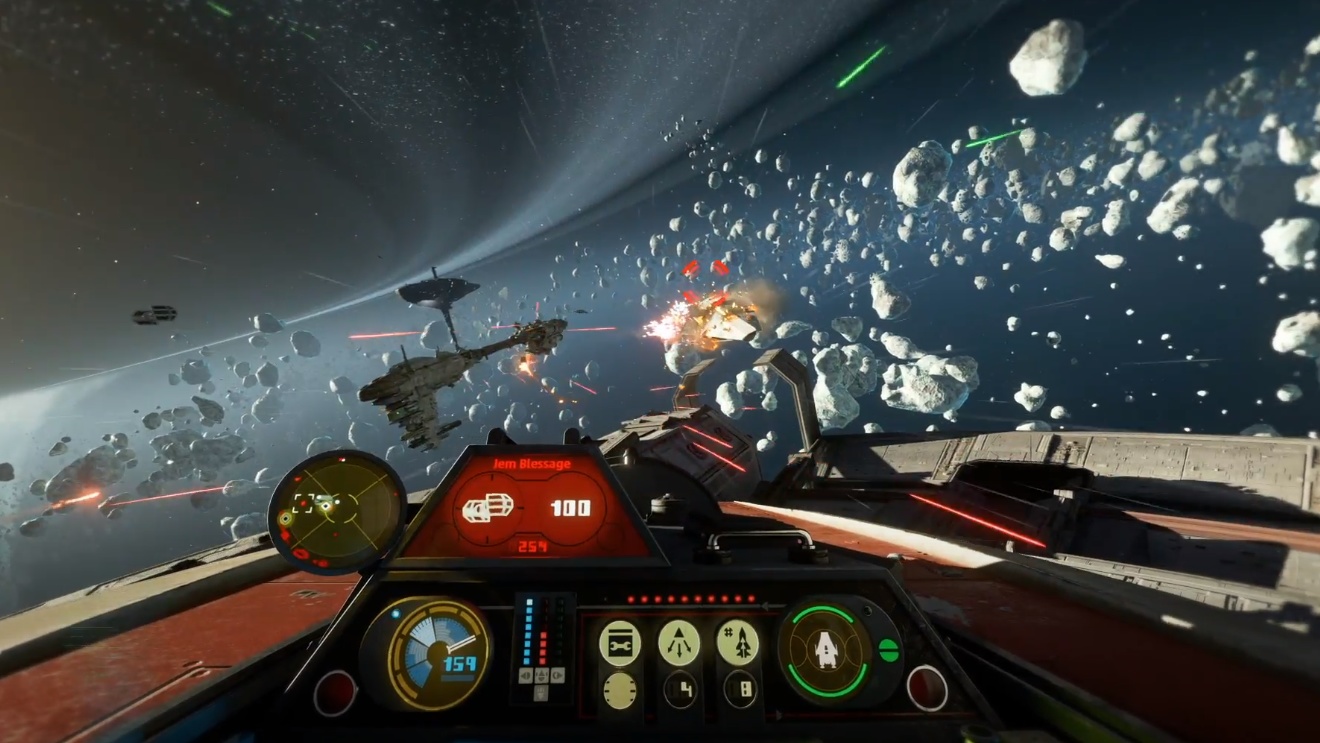Click the green shield indicator light
Screen dimensions: 1320x743
tap(888, 650)
